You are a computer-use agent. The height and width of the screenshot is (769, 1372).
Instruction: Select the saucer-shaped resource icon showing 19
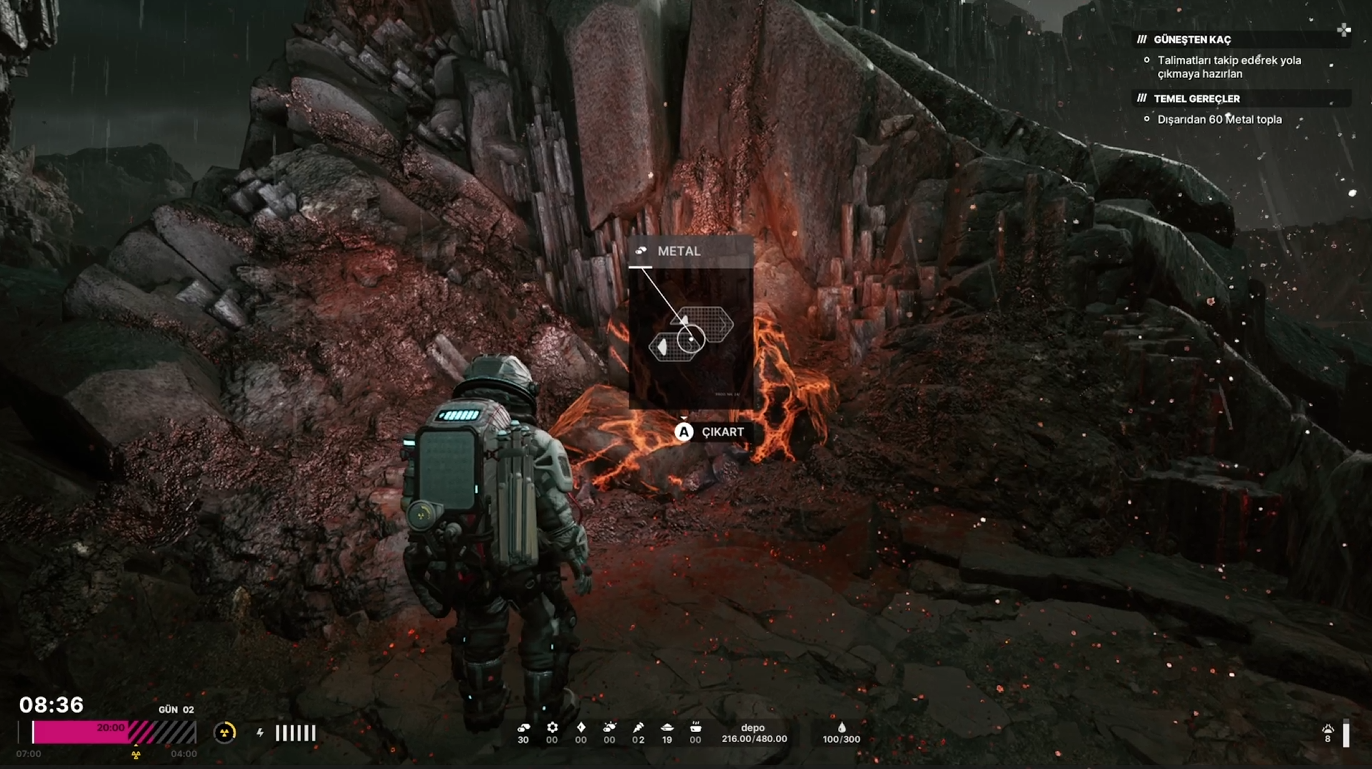[x=667, y=728]
